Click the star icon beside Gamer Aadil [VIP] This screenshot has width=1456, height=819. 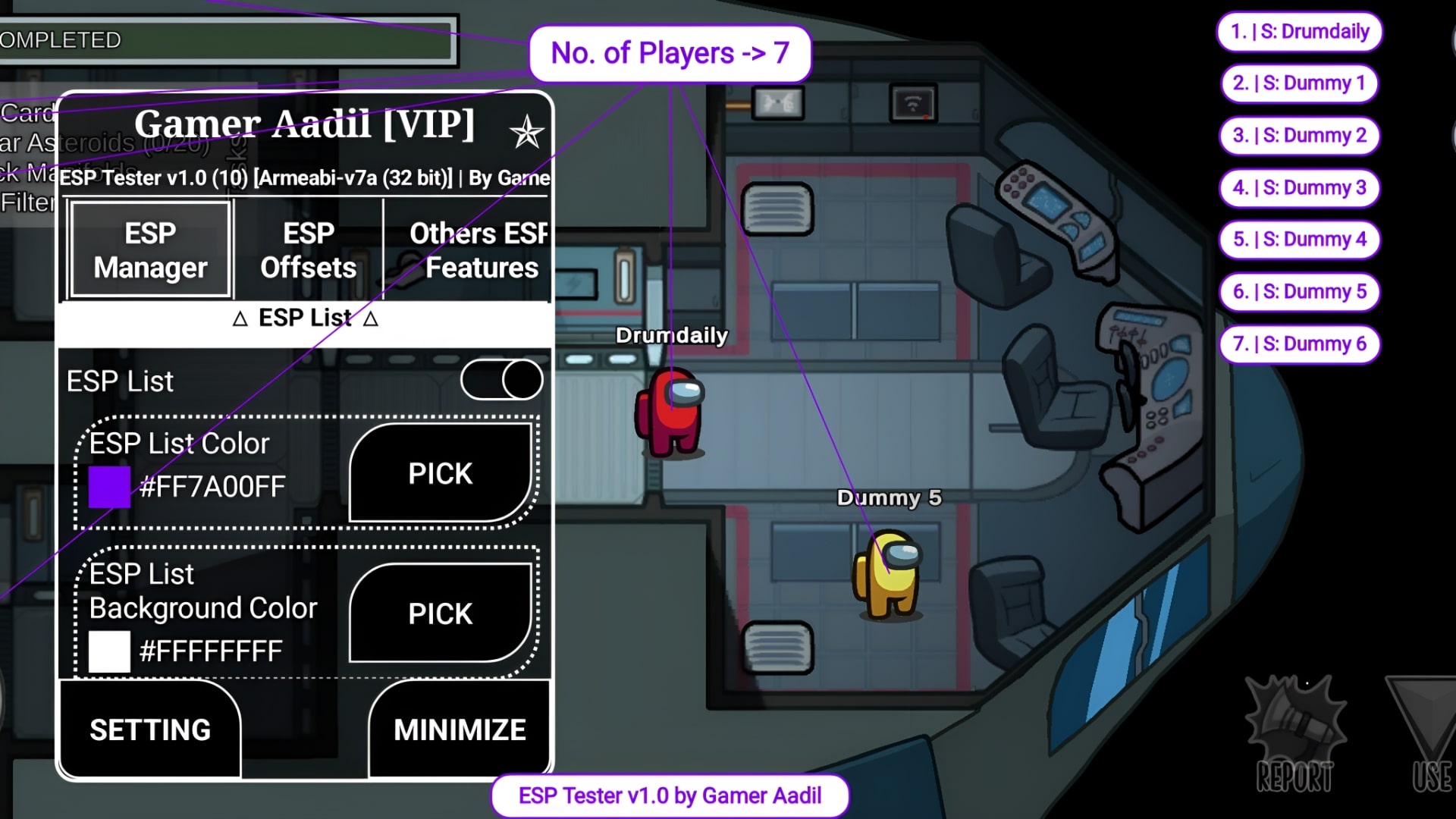click(529, 130)
